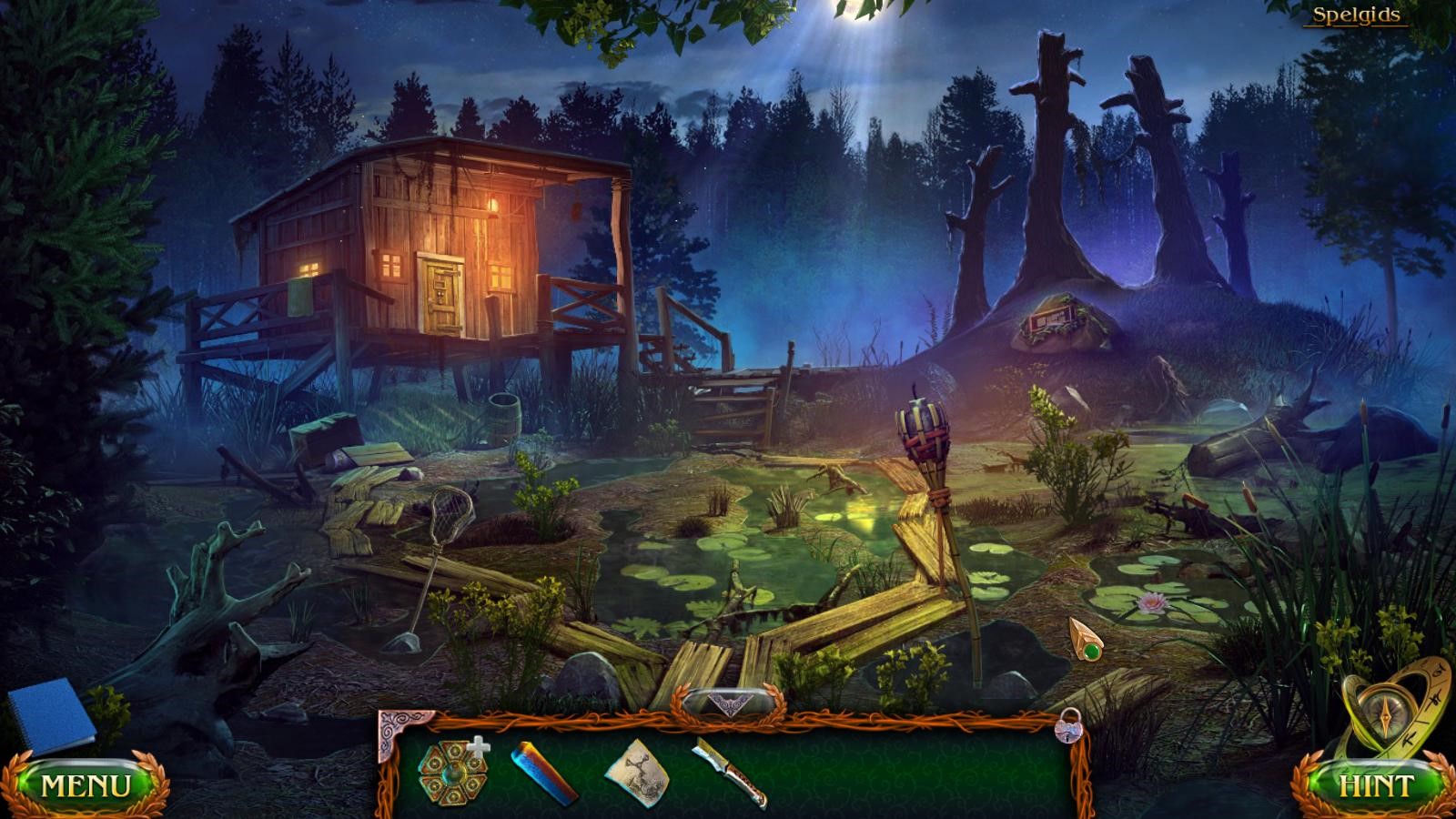Image resolution: width=1456 pixels, height=819 pixels.
Task: Open the Spelgids strategy guide
Action: pyautogui.click(x=1355, y=15)
